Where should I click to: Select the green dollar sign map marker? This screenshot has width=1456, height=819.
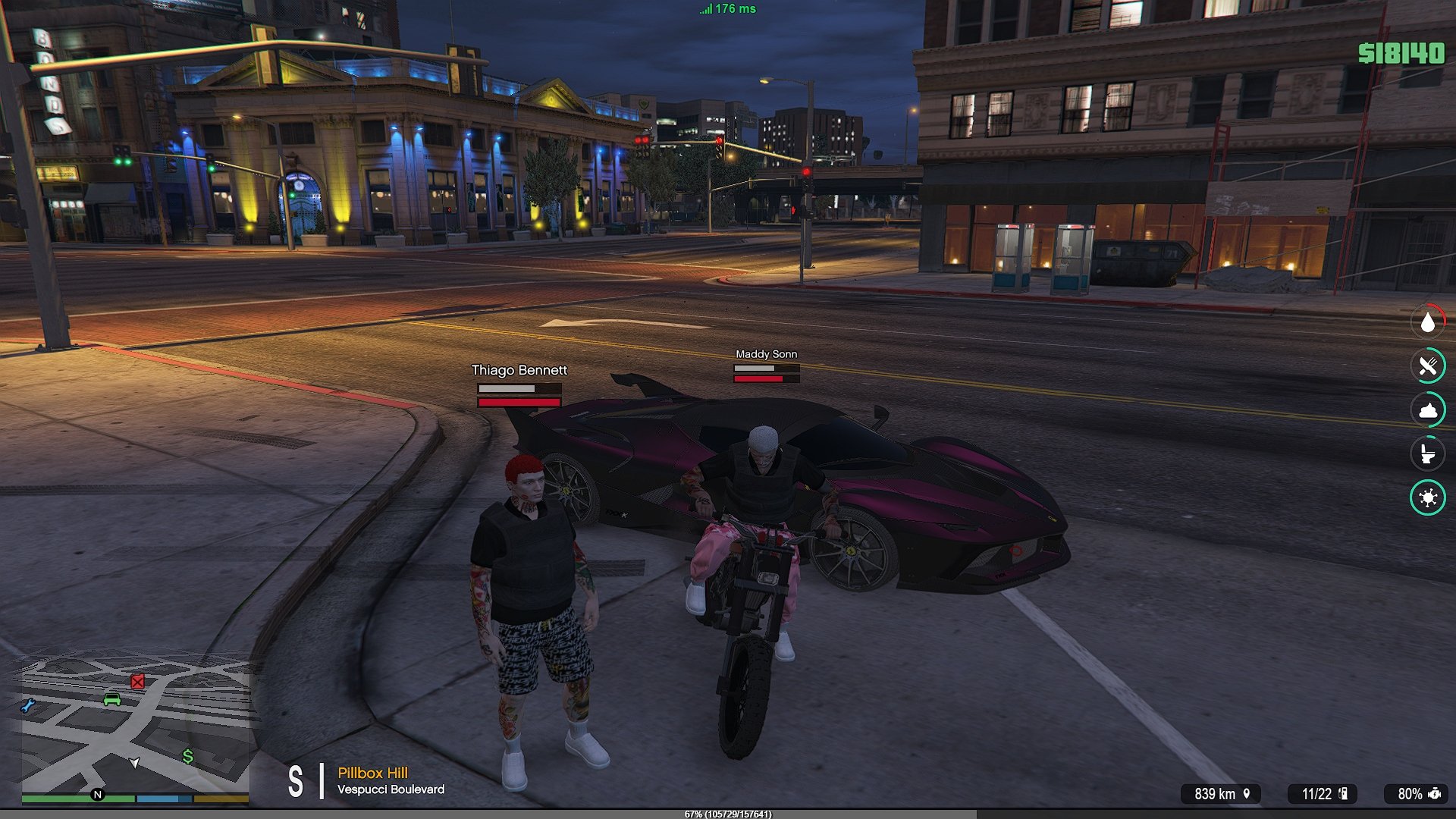click(187, 756)
